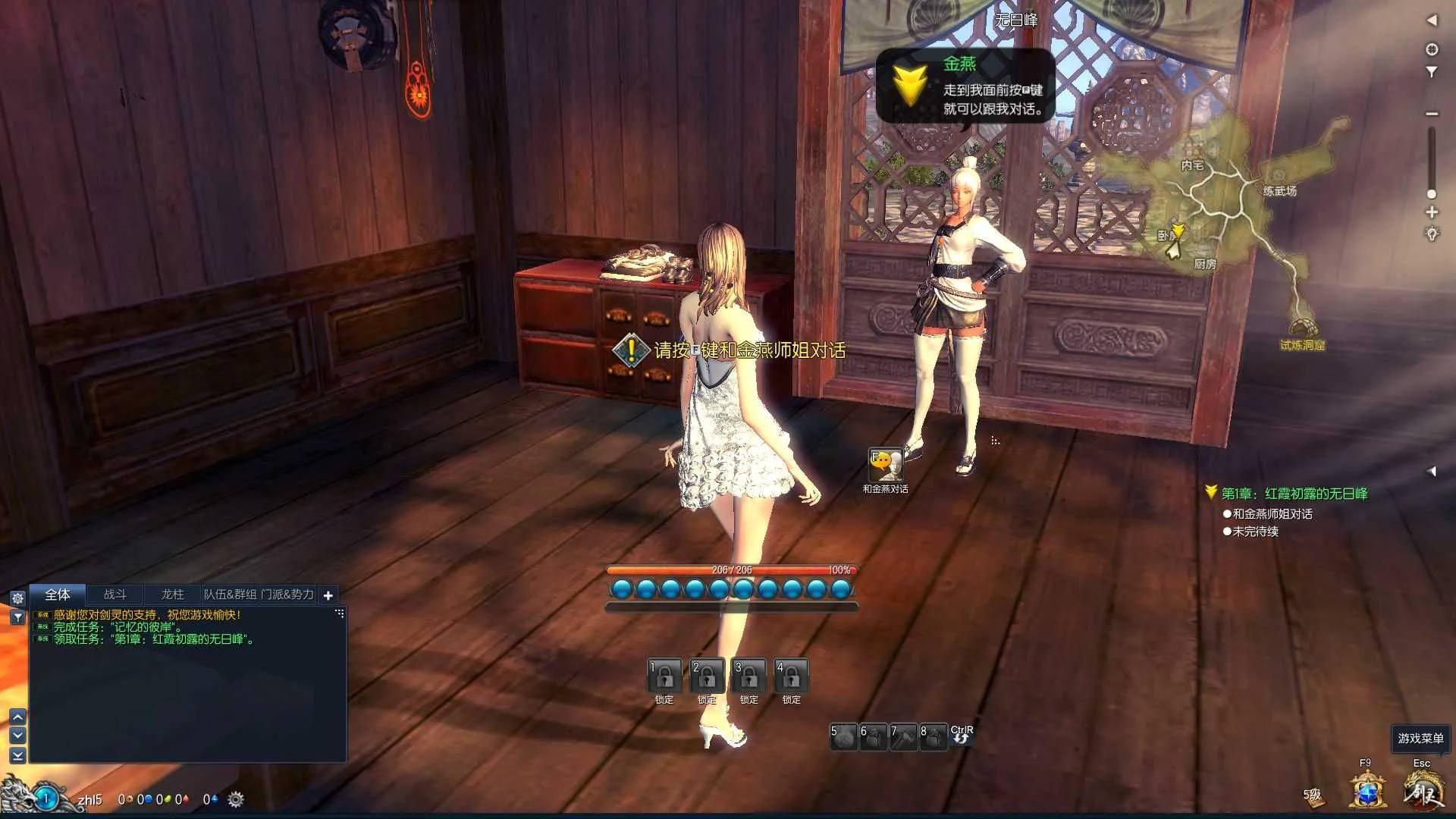The height and width of the screenshot is (819, 1456).
Task: Switch to the 战斗 chat tab
Action: pyautogui.click(x=115, y=595)
